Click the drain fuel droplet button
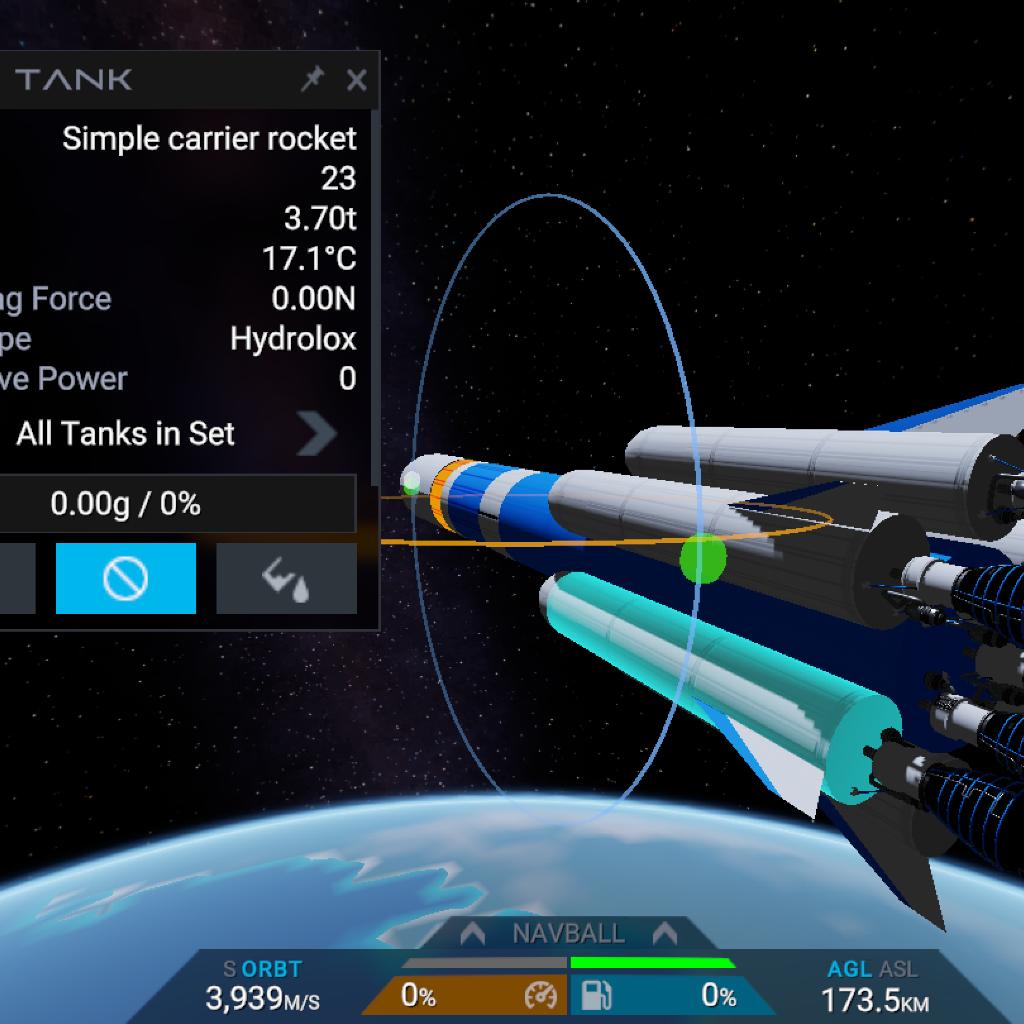The width and height of the screenshot is (1024, 1024). (286, 578)
